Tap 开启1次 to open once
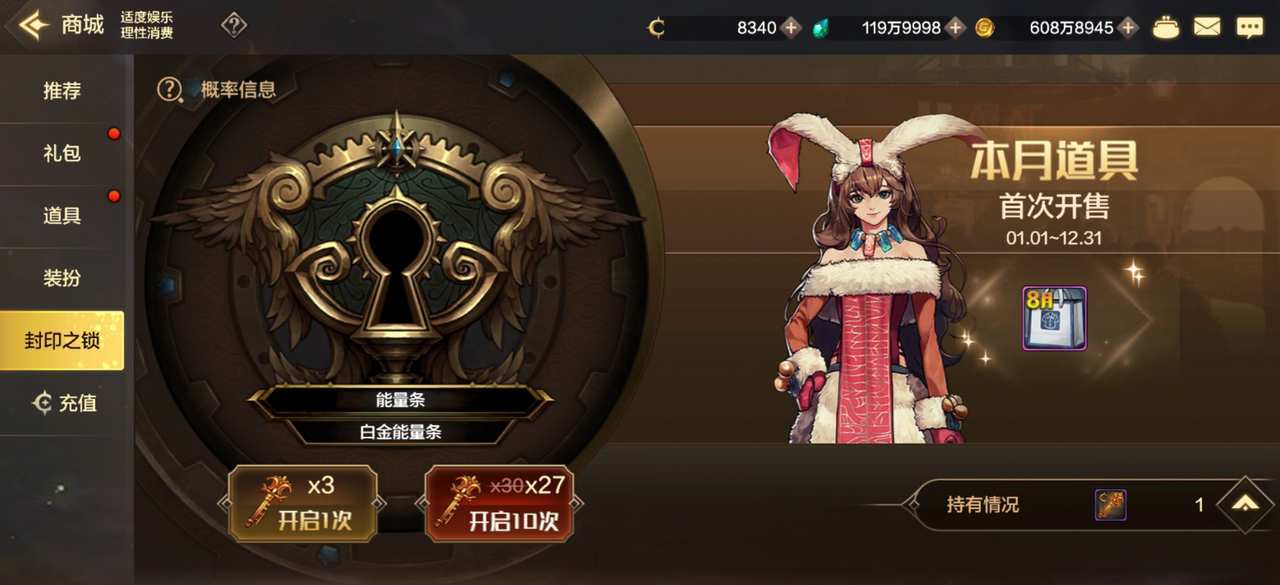This screenshot has height=585, width=1280. click(303, 505)
